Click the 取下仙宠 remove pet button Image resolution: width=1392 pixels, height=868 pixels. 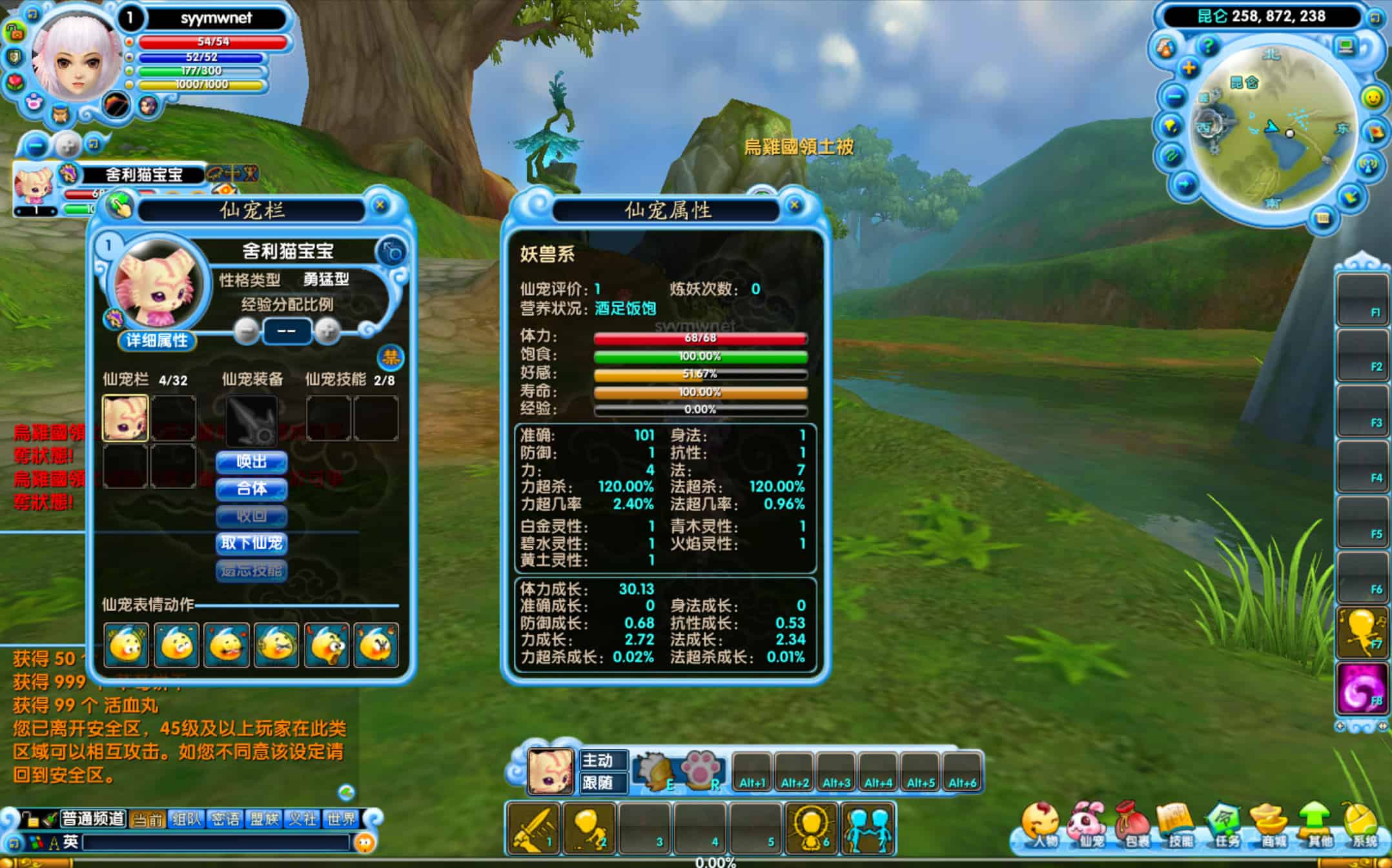[251, 543]
